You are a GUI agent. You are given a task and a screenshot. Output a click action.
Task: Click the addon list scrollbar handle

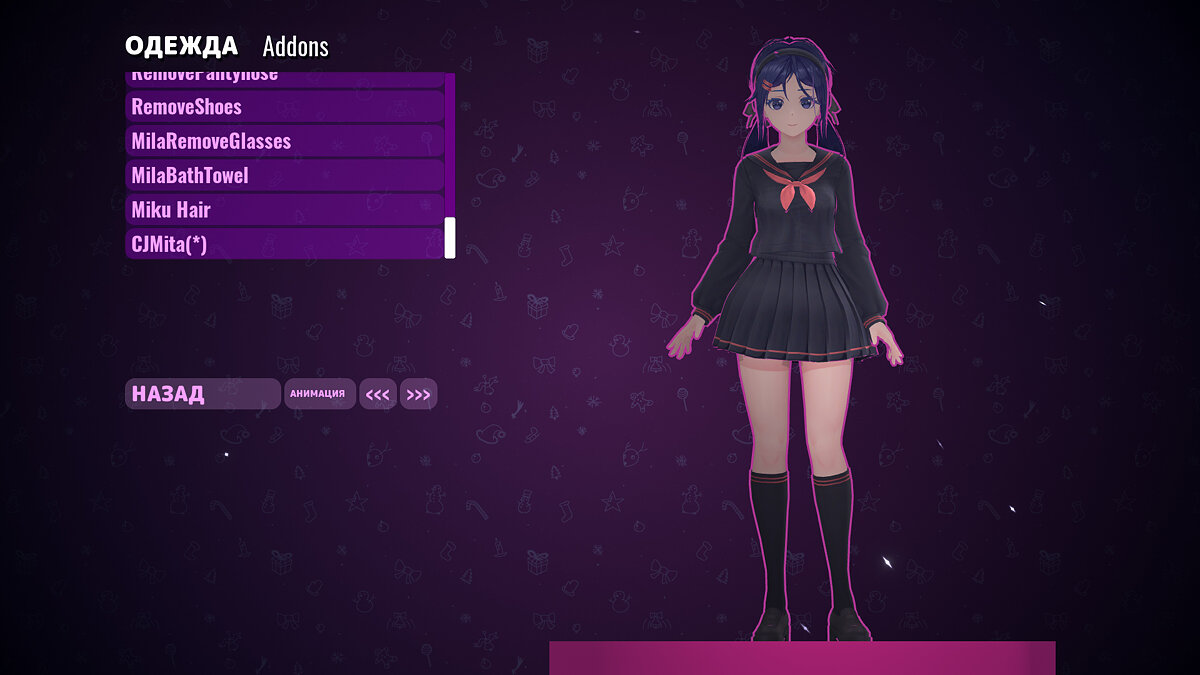450,238
